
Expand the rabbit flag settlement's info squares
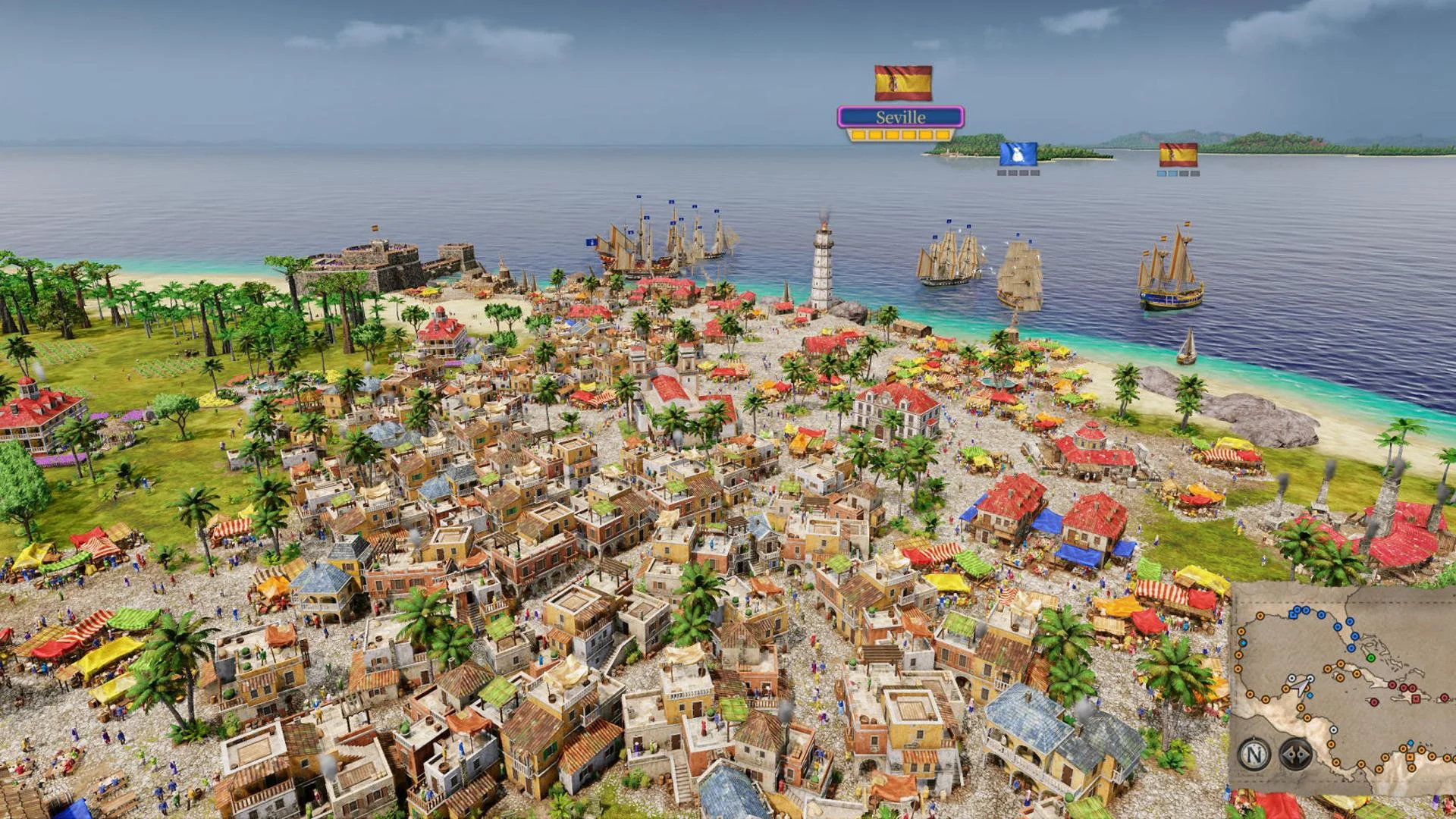tap(1018, 172)
